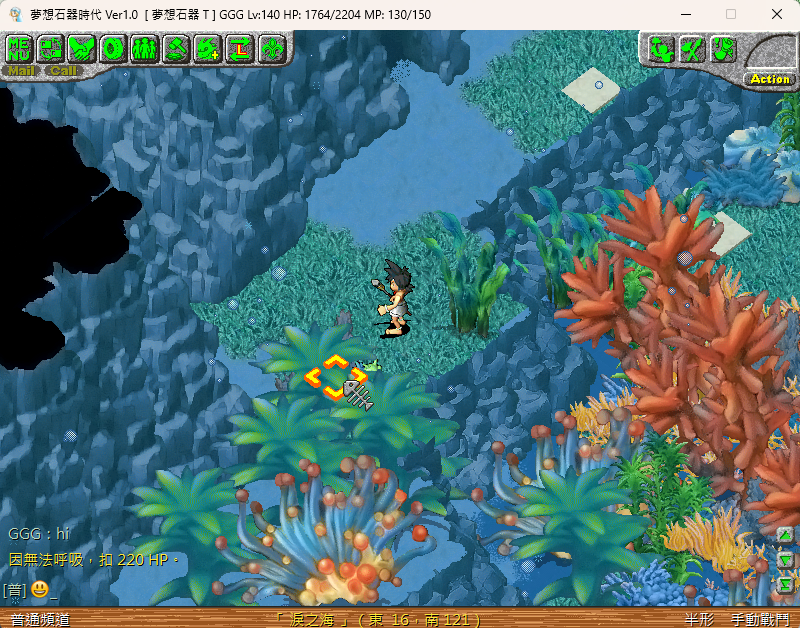This screenshot has width=800, height=628.
Task: Toggle the 半形 input width mode
Action: pos(700,619)
